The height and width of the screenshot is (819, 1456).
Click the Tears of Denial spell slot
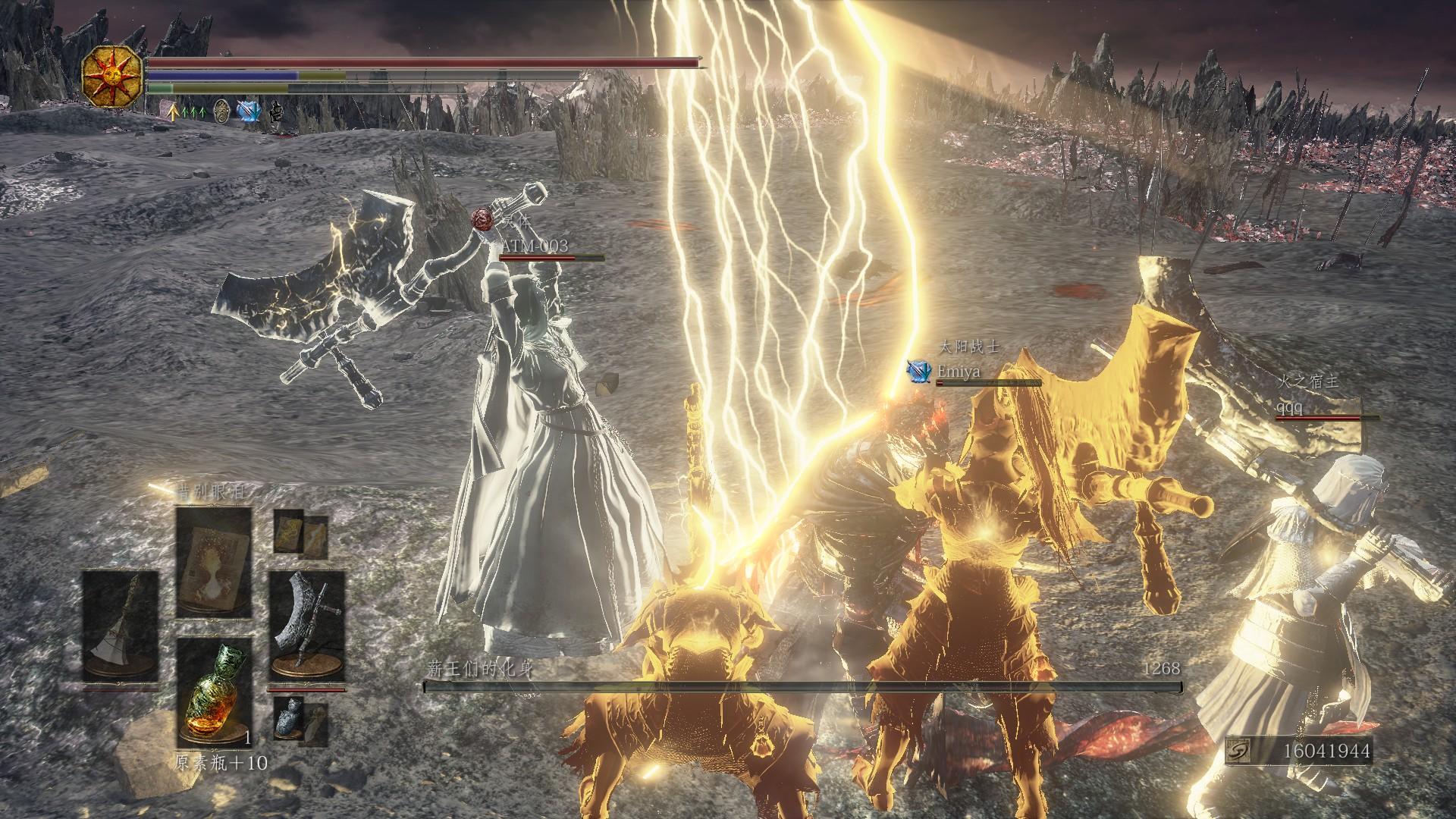point(214,561)
